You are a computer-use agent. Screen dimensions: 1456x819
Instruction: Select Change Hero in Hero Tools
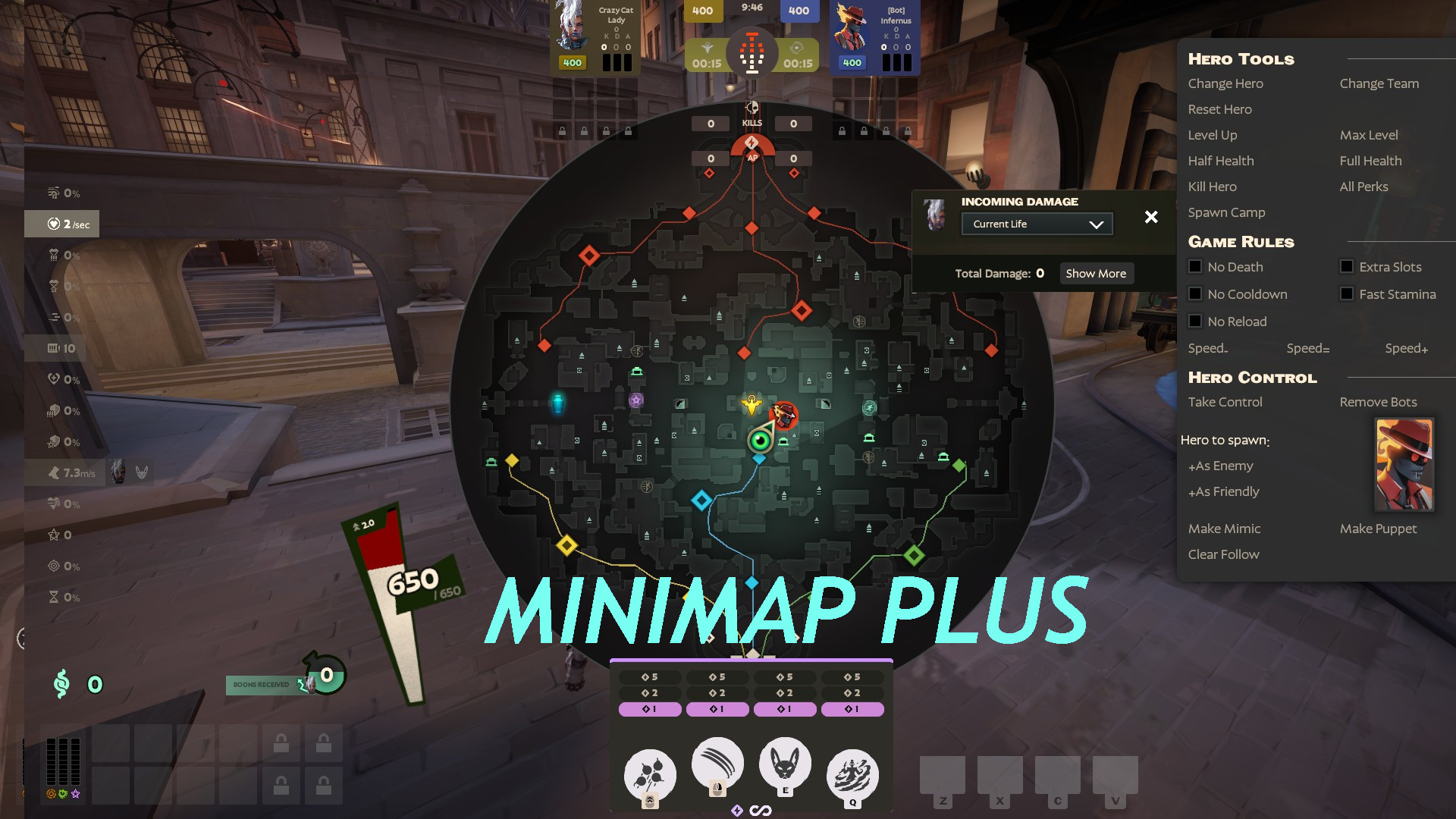tap(1225, 83)
